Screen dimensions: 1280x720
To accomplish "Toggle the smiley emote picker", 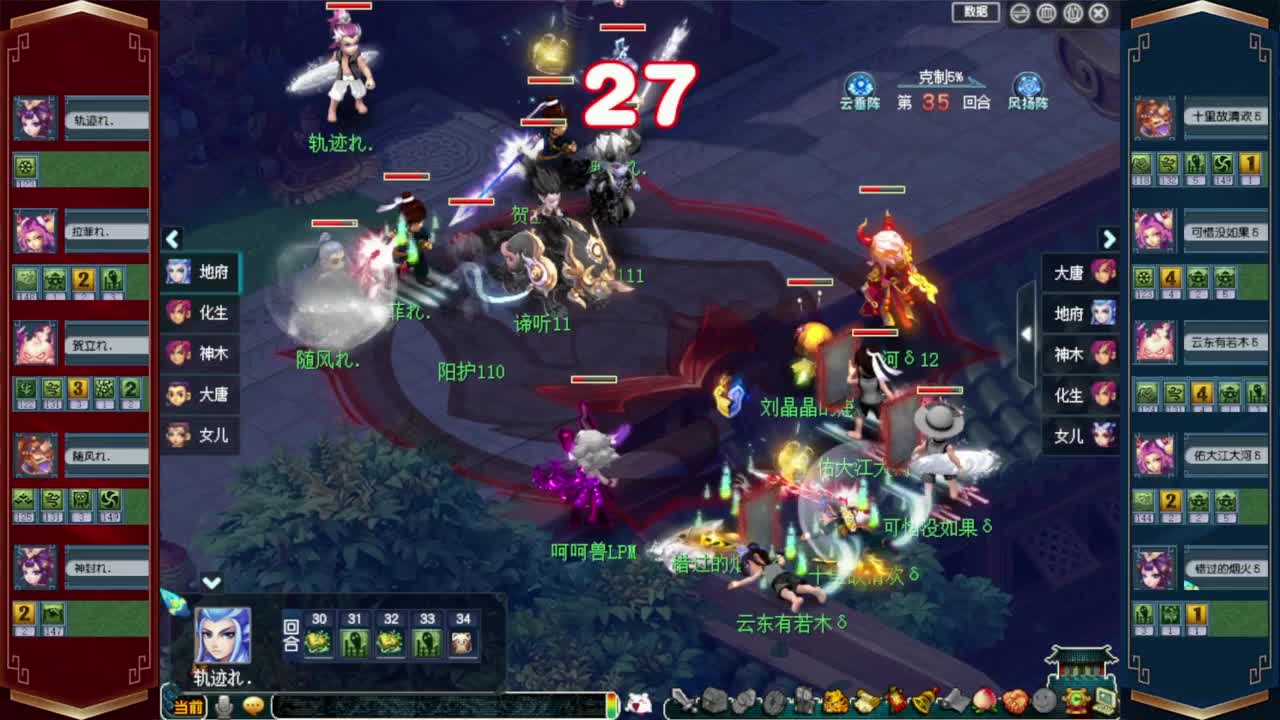I will [x=253, y=702].
